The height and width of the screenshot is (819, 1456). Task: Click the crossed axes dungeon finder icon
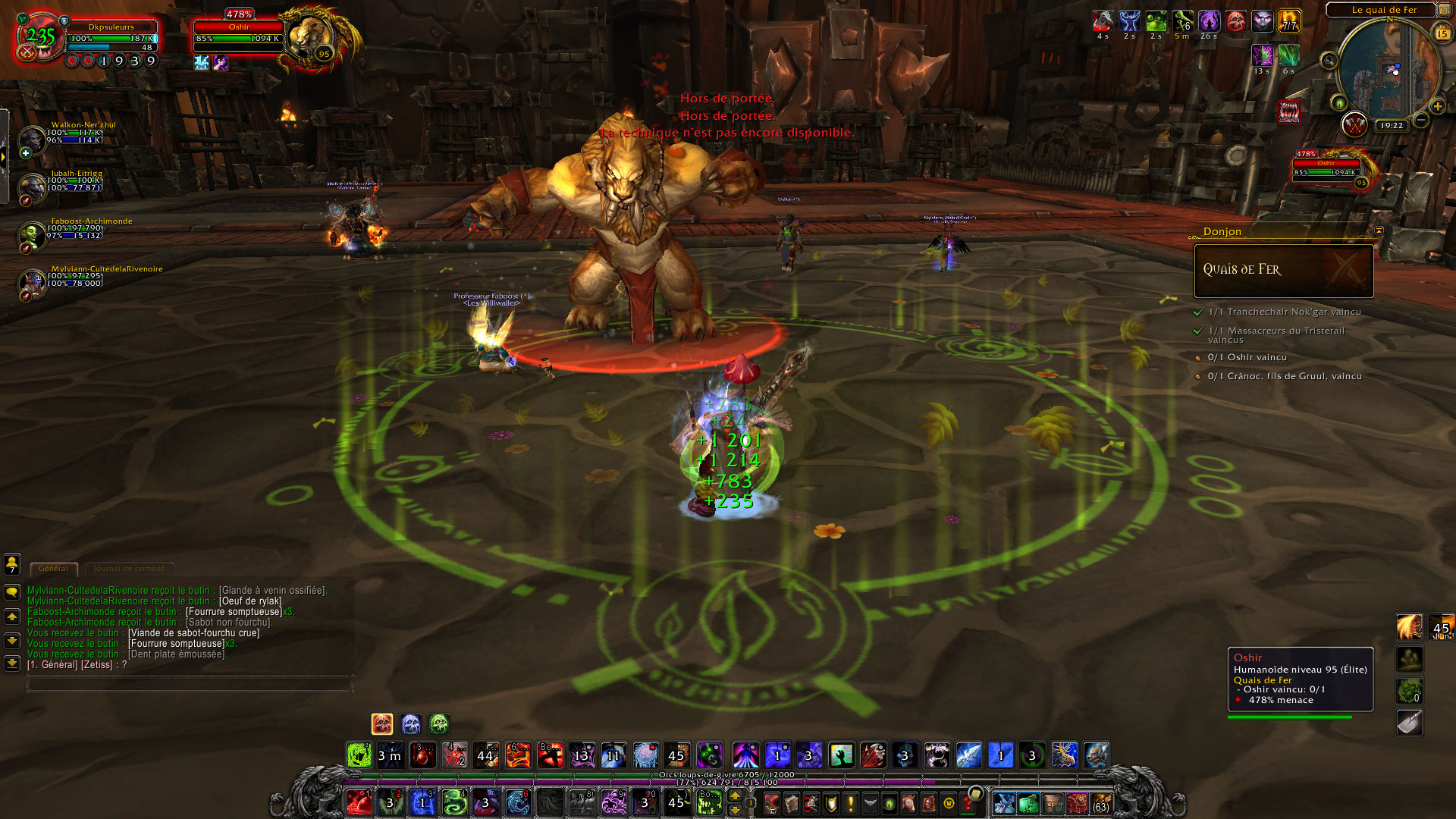click(1354, 124)
